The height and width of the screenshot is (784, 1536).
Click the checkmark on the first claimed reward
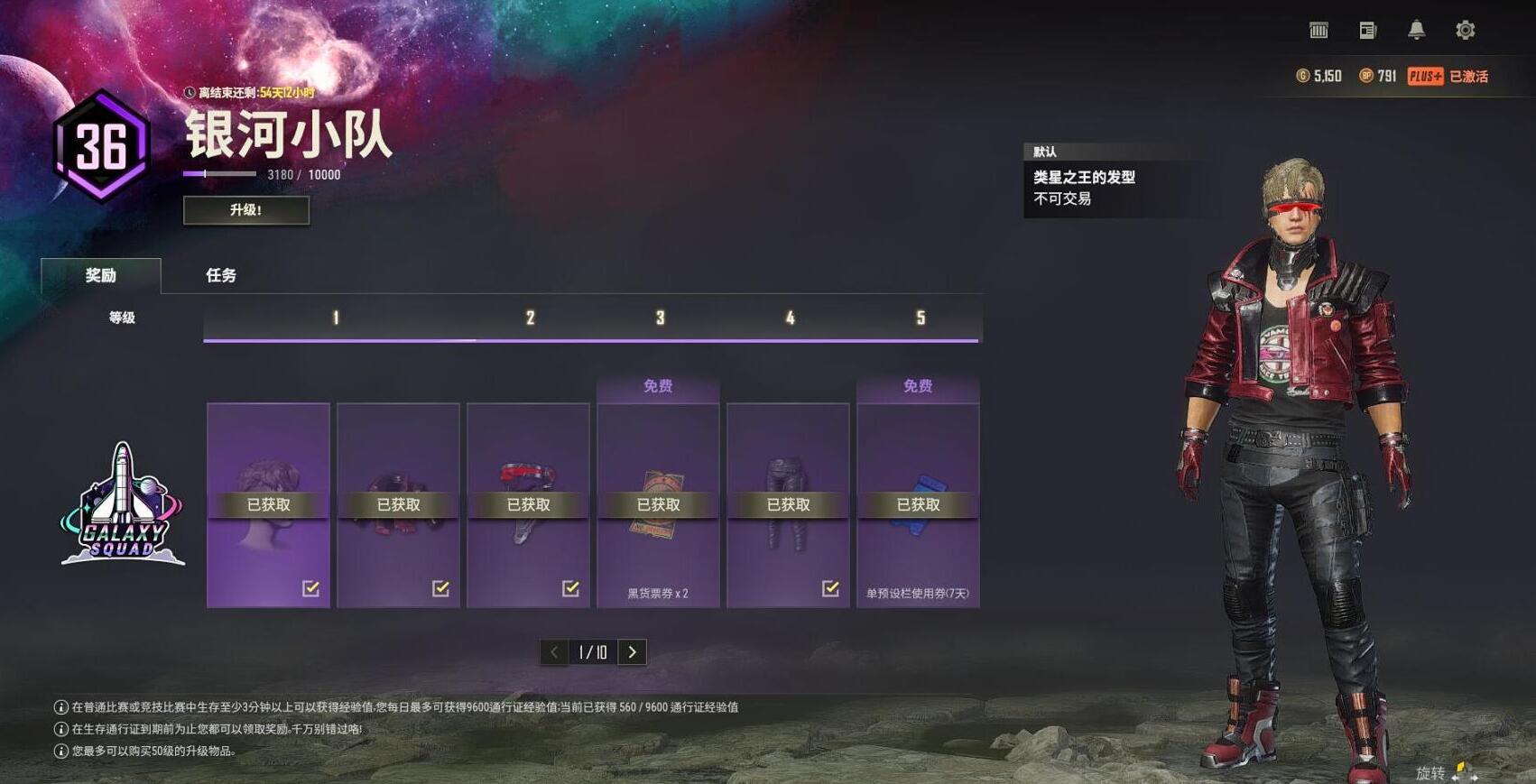pyautogui.click(x=310, y=588)
